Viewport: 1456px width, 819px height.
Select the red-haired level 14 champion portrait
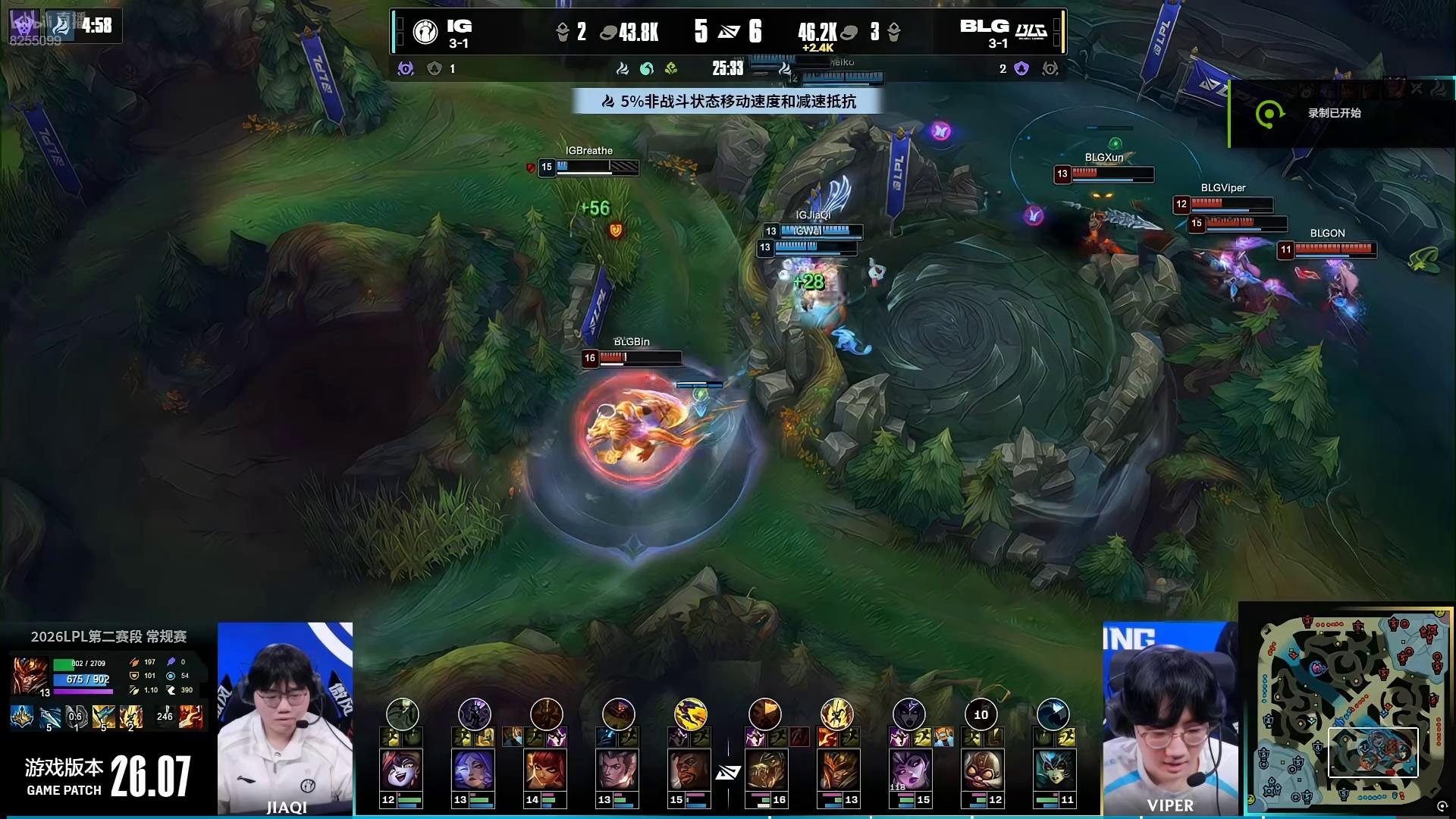(545, 770)
